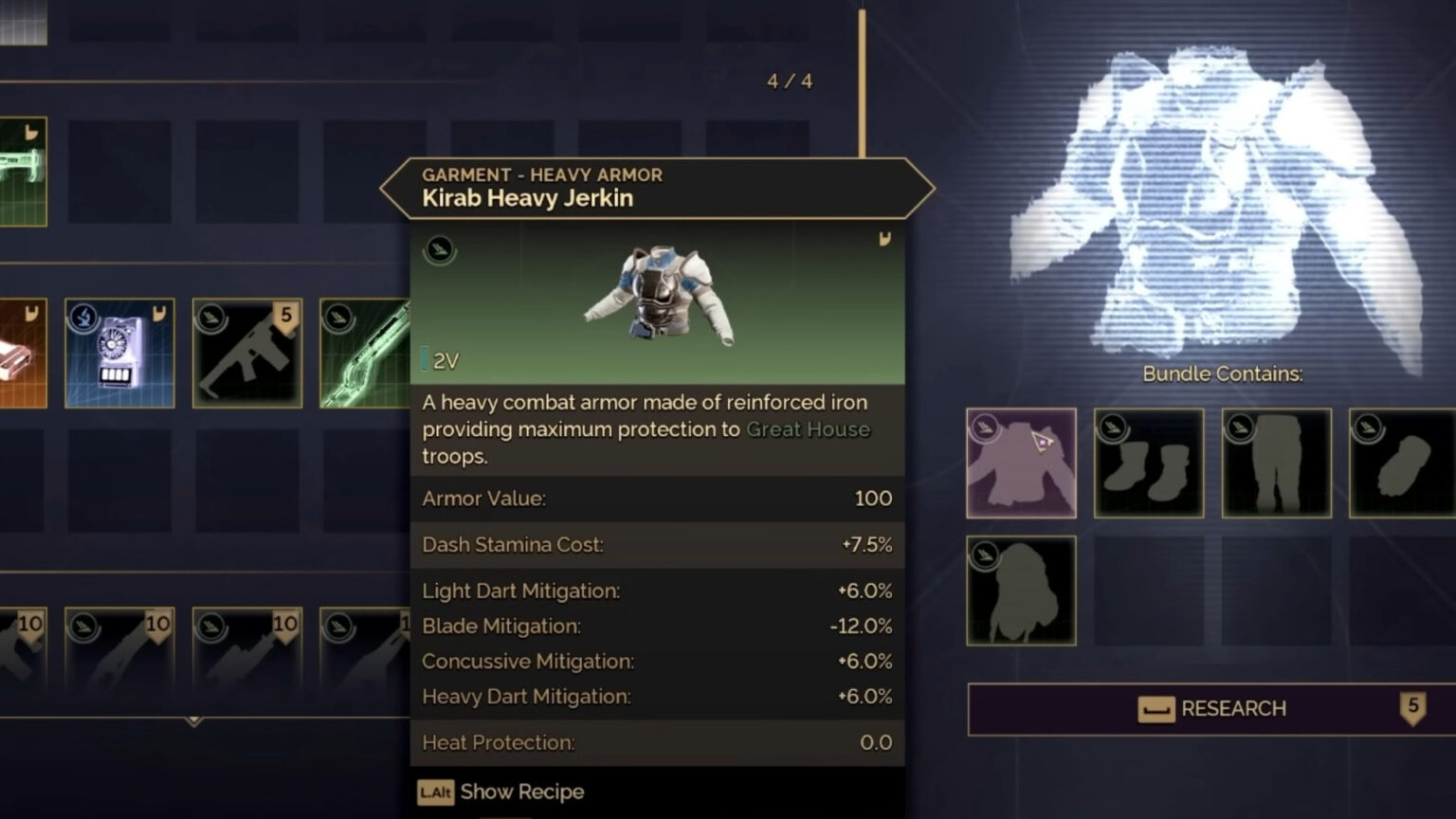This screenshot has width=1456, height=819.
Task: Open the cooling unit research item
Action: point(119,352)
